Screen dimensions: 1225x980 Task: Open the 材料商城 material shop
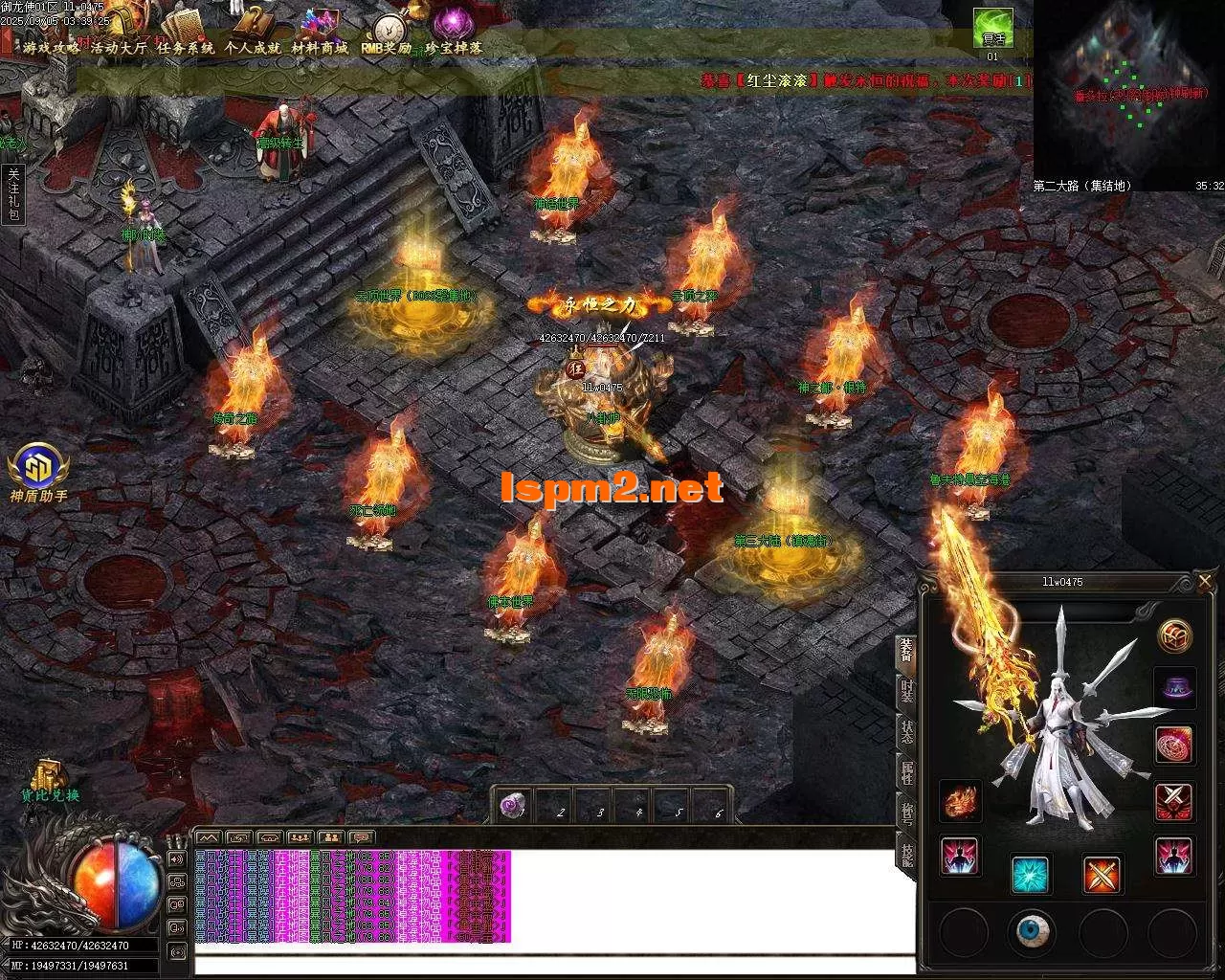320,47
